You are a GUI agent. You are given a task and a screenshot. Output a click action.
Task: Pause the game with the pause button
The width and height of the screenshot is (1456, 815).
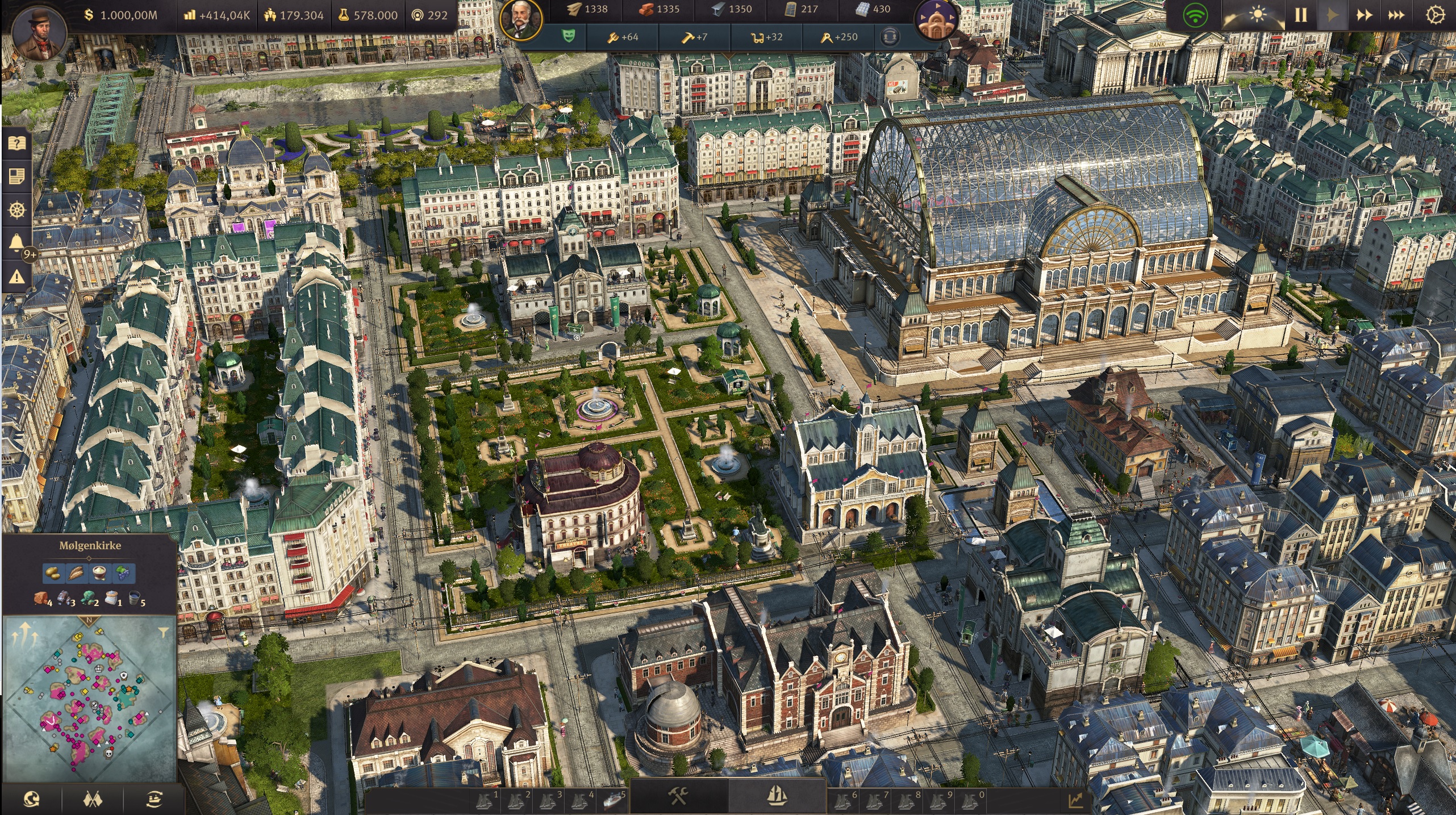click(1301, 14)
